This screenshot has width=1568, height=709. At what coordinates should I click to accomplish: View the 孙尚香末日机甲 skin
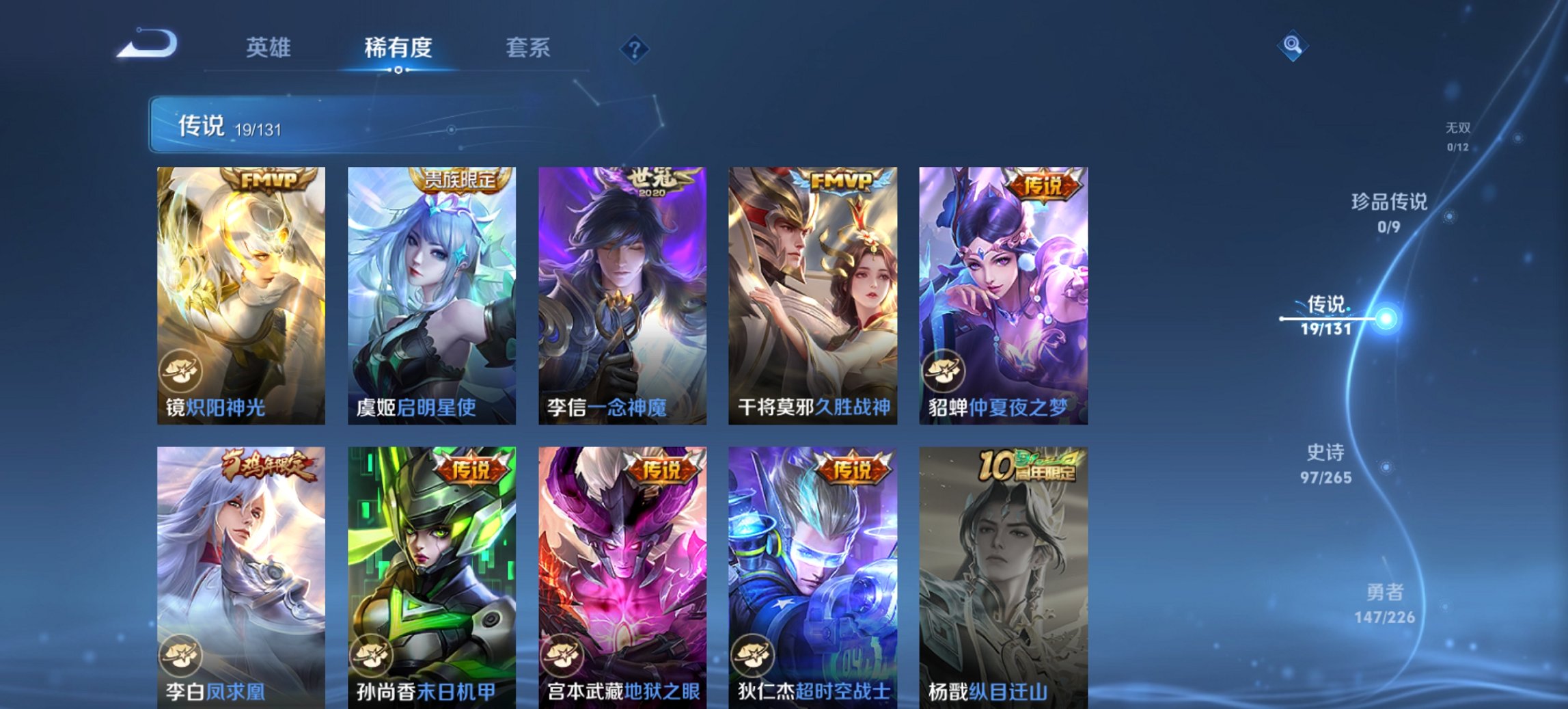(430, 567)
